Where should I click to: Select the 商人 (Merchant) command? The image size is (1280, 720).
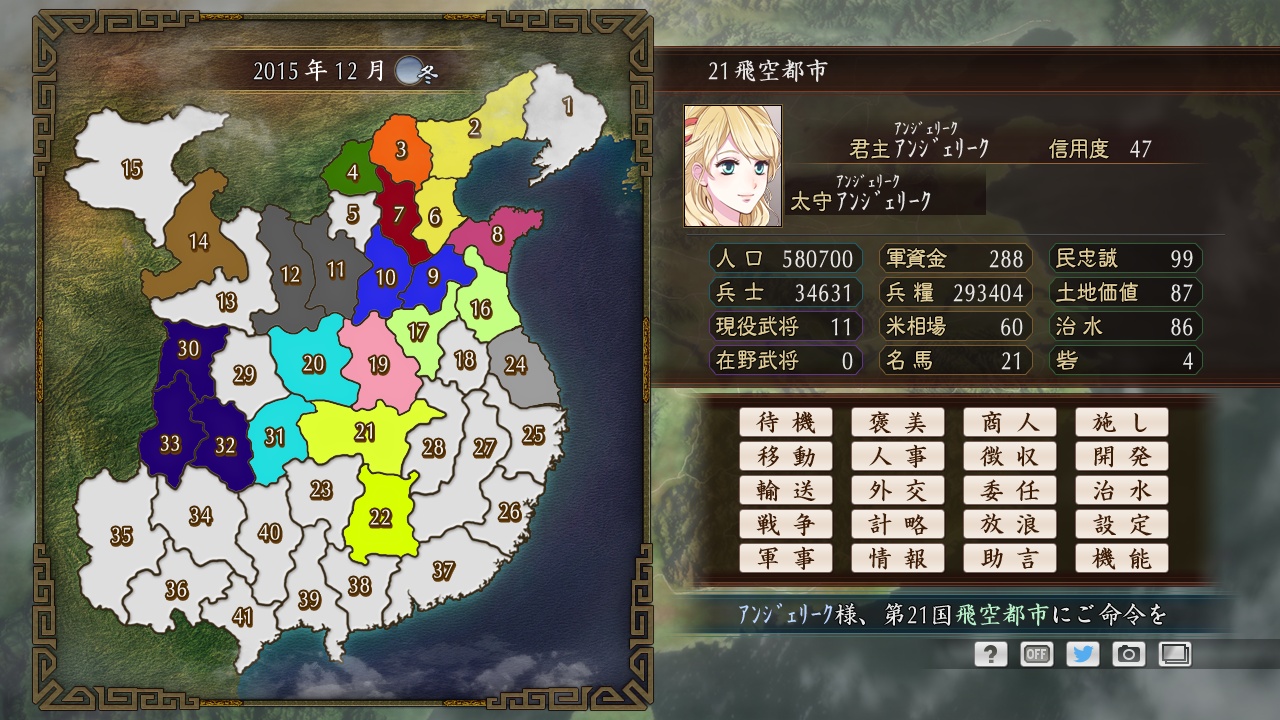coord(1010,422)
